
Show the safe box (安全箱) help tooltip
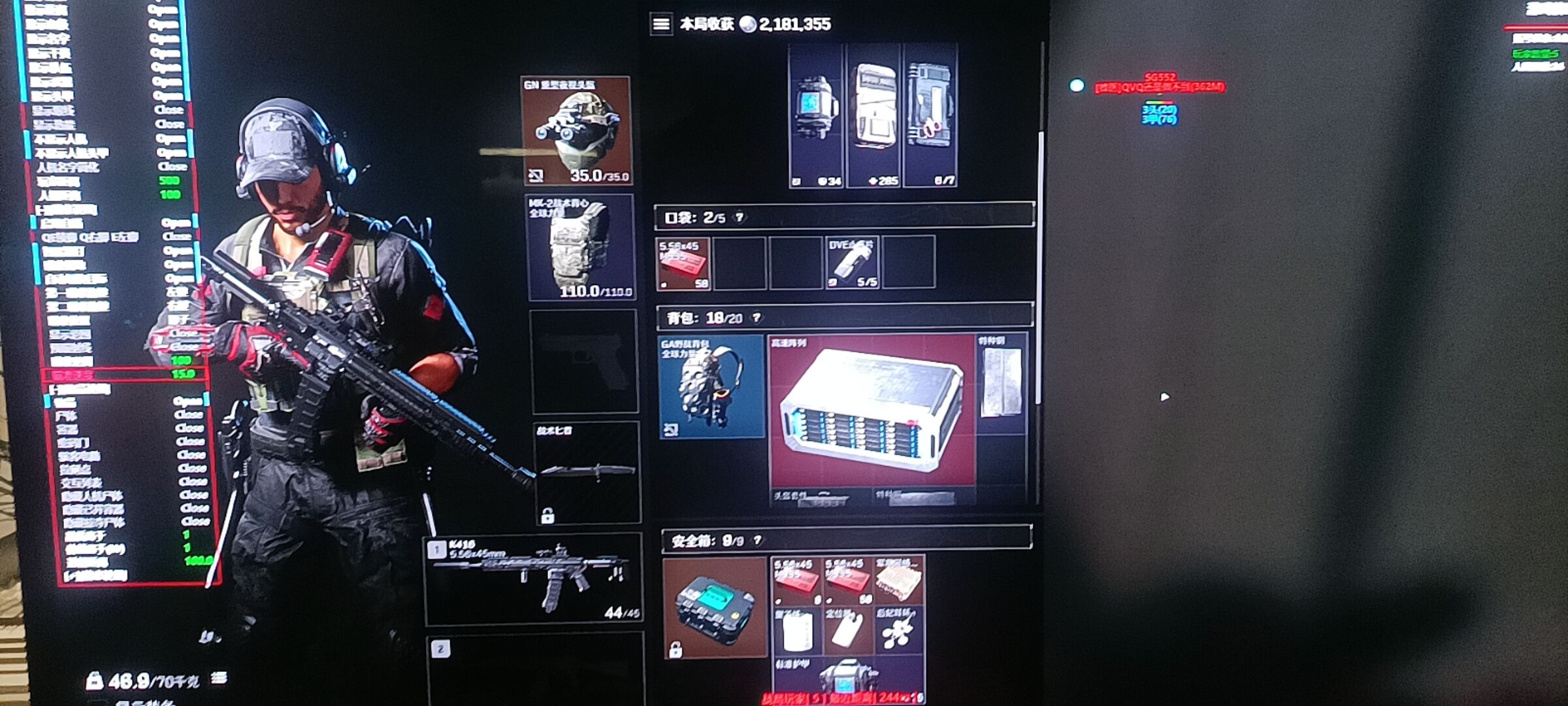pyautogui.click(x=758, y=541)
